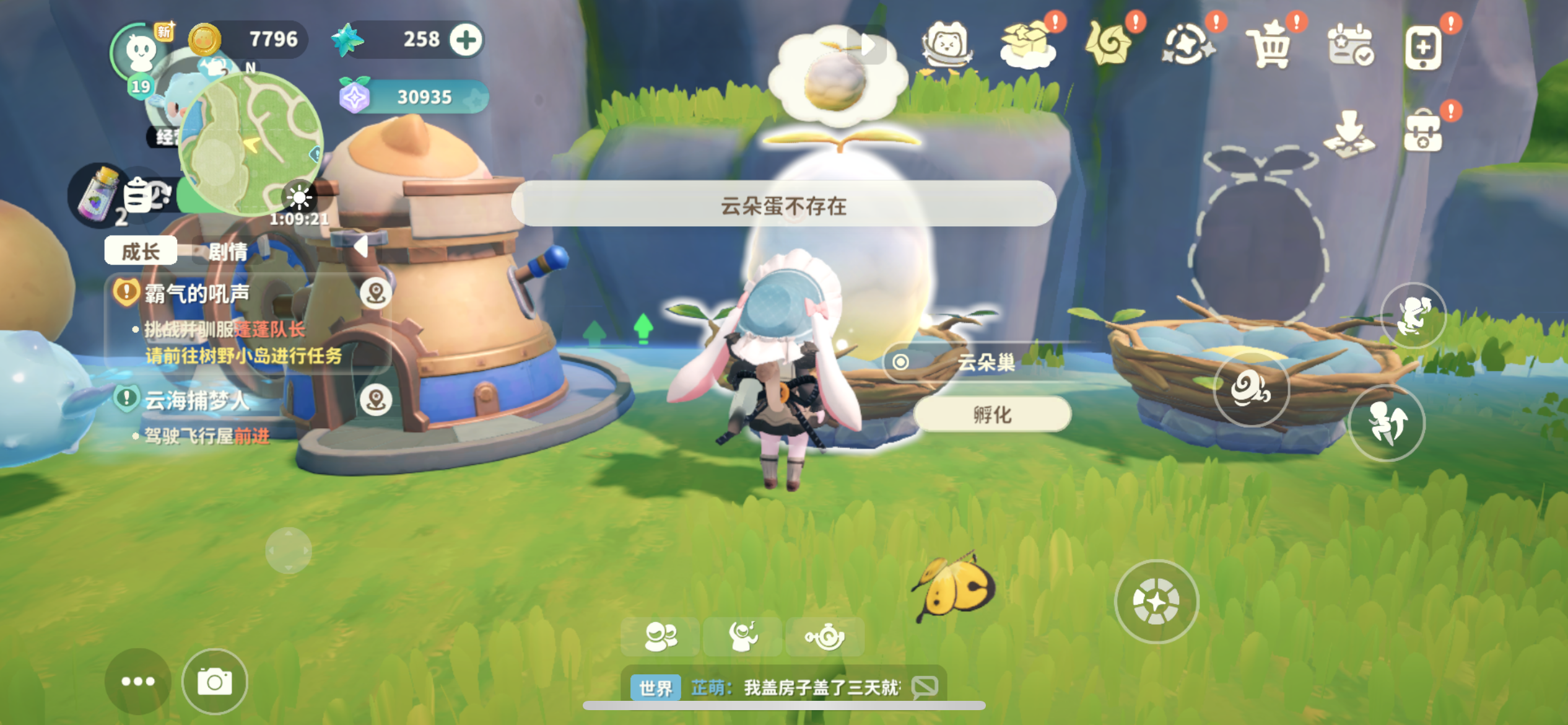Tap the cloud swirl skill icon
The width and height of the screenshot is (1568, 725).
coord(1252,390)
